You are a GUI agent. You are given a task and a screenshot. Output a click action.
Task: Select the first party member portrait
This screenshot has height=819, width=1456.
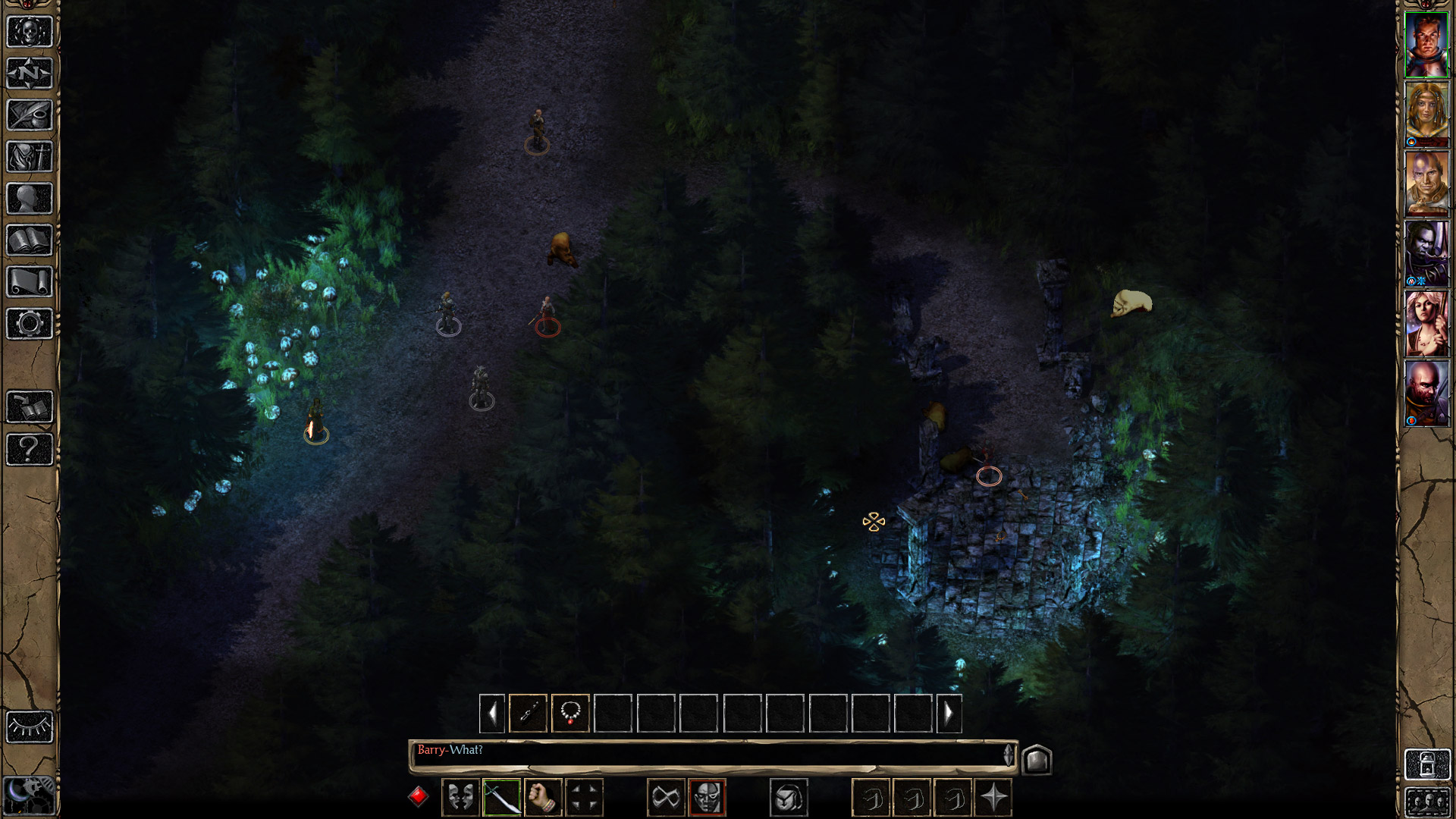(1426, 45)
